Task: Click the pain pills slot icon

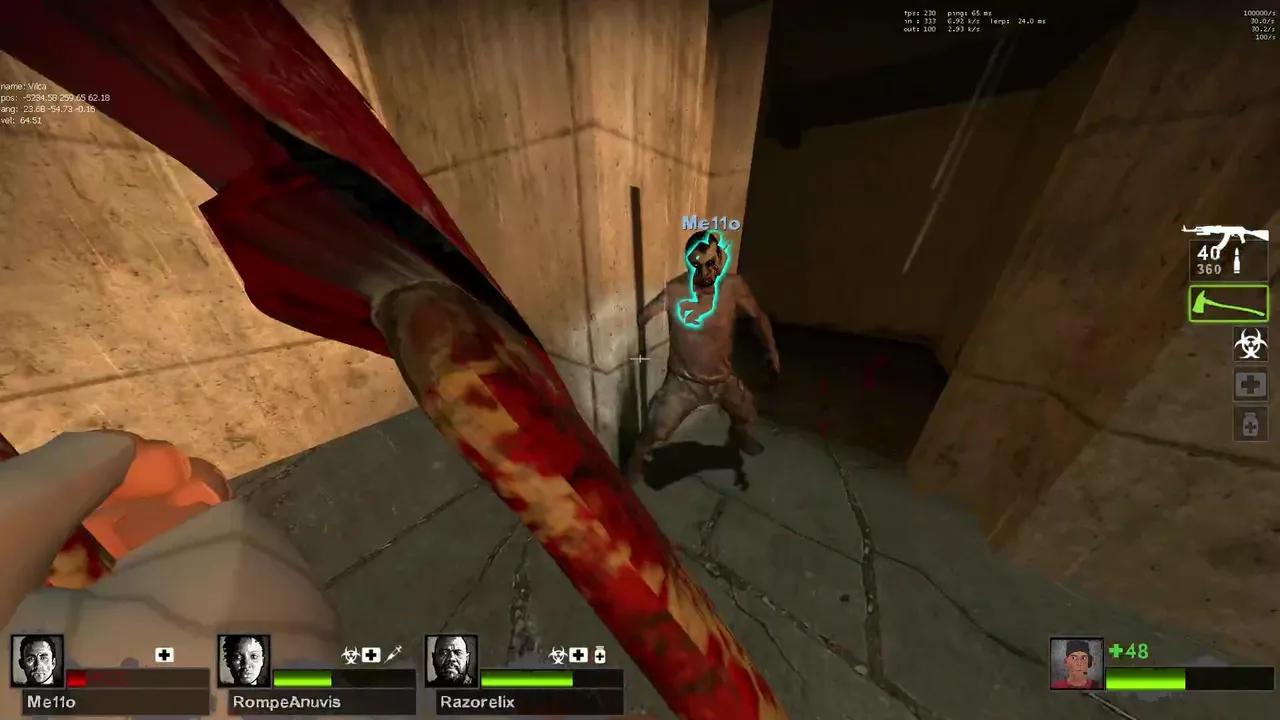Action: tap(1250, 424)
